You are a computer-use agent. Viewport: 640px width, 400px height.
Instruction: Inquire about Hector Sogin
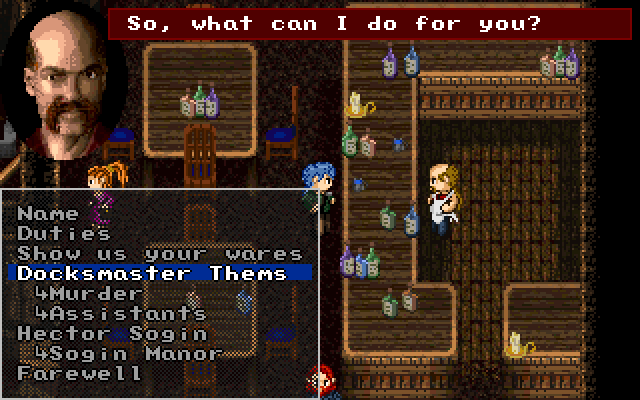(112, 333)
